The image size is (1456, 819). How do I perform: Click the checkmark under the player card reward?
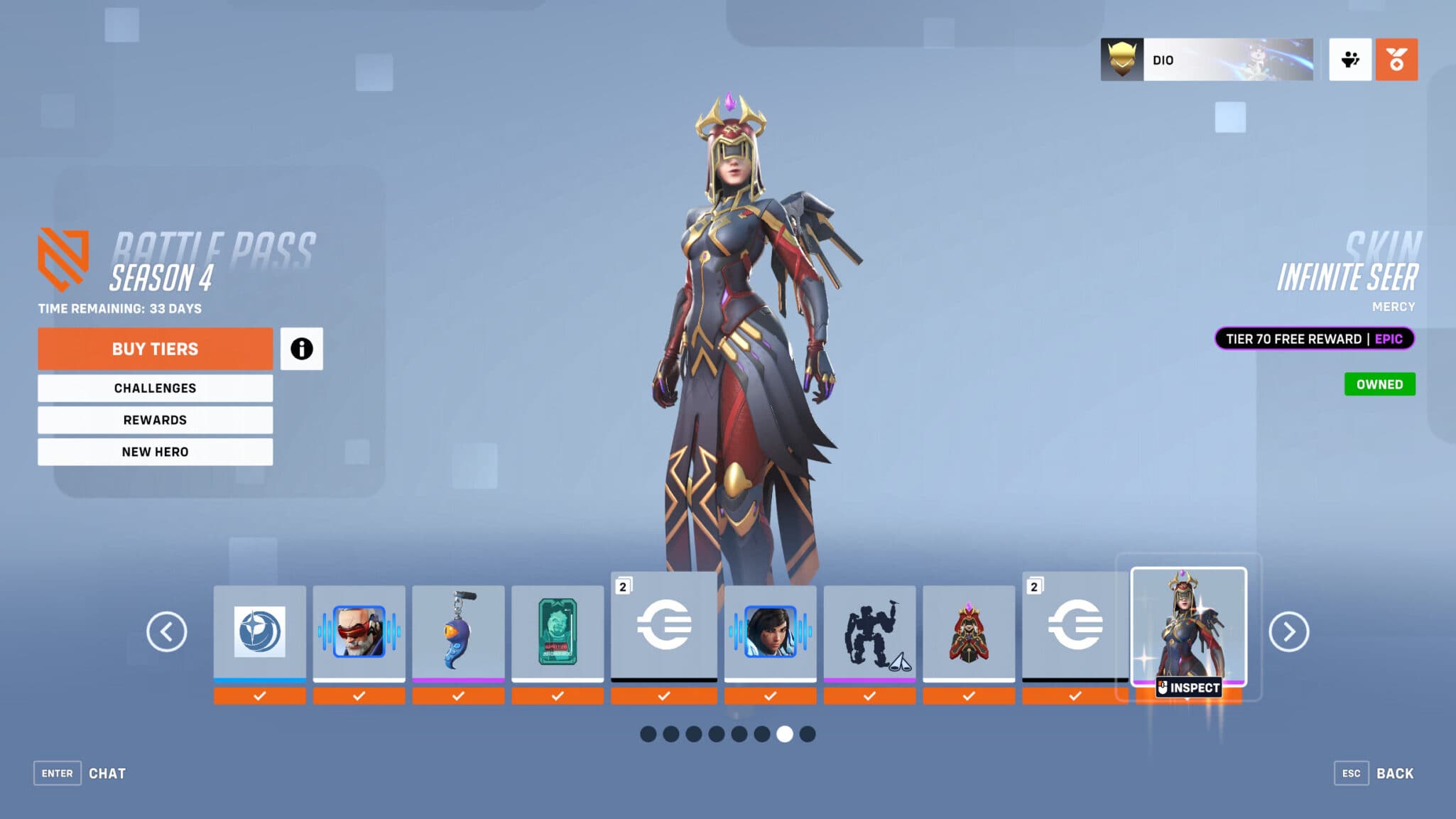coord(558,696)
